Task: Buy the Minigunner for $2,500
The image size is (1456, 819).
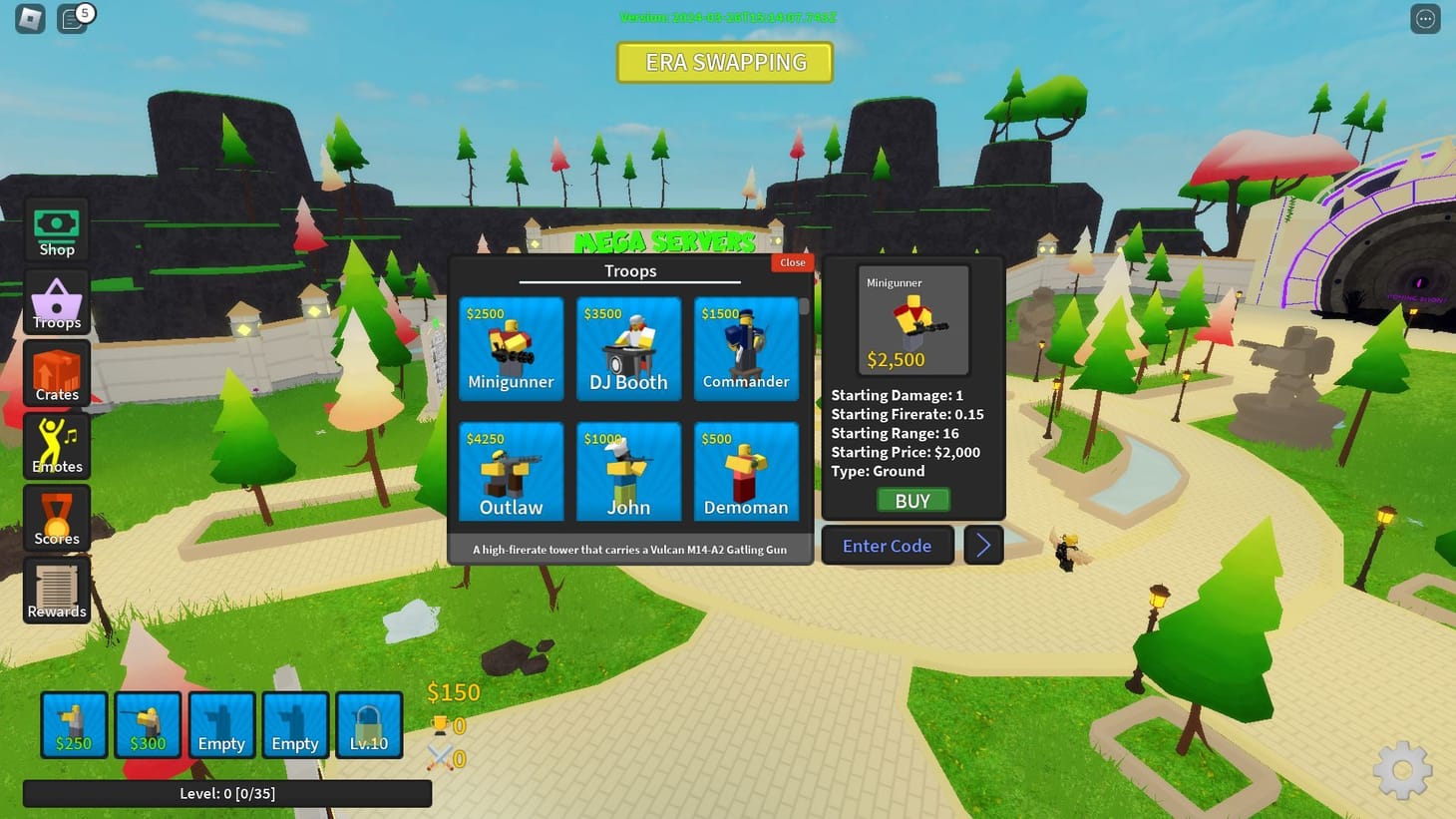Action: point(912,500)
